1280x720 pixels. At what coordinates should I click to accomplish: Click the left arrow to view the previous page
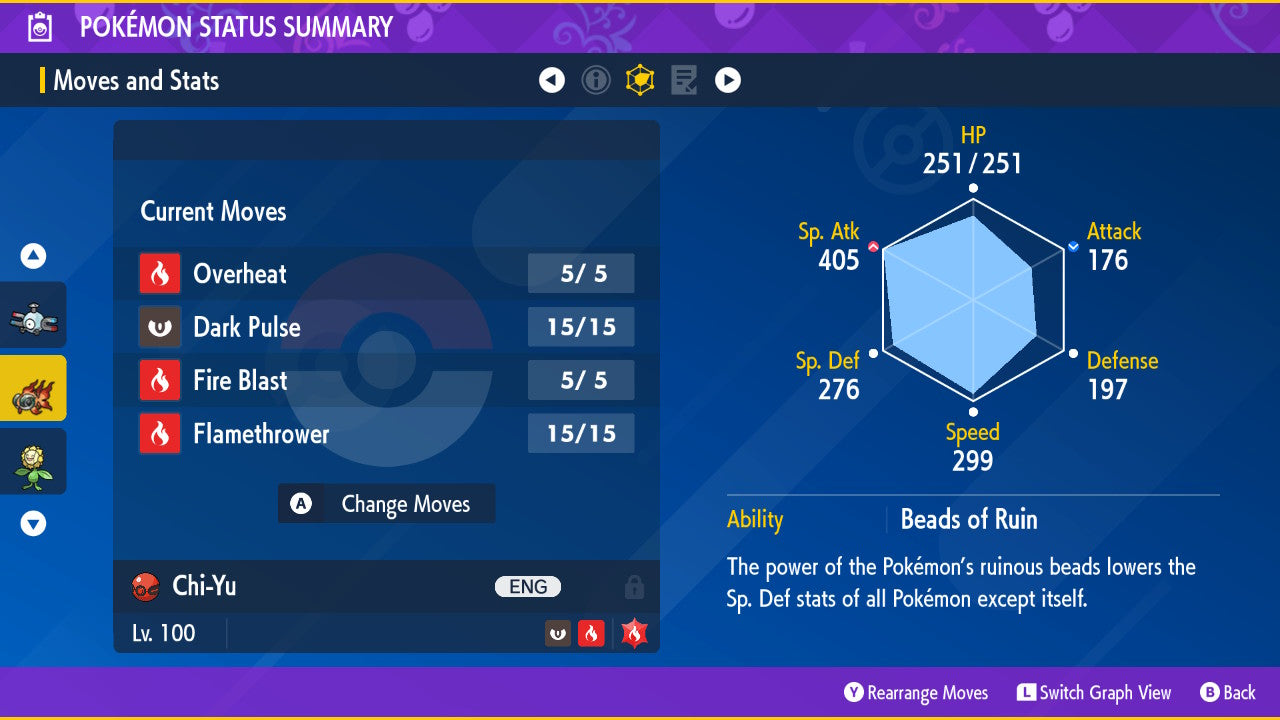pyautogui.click(x=552, y=80)
